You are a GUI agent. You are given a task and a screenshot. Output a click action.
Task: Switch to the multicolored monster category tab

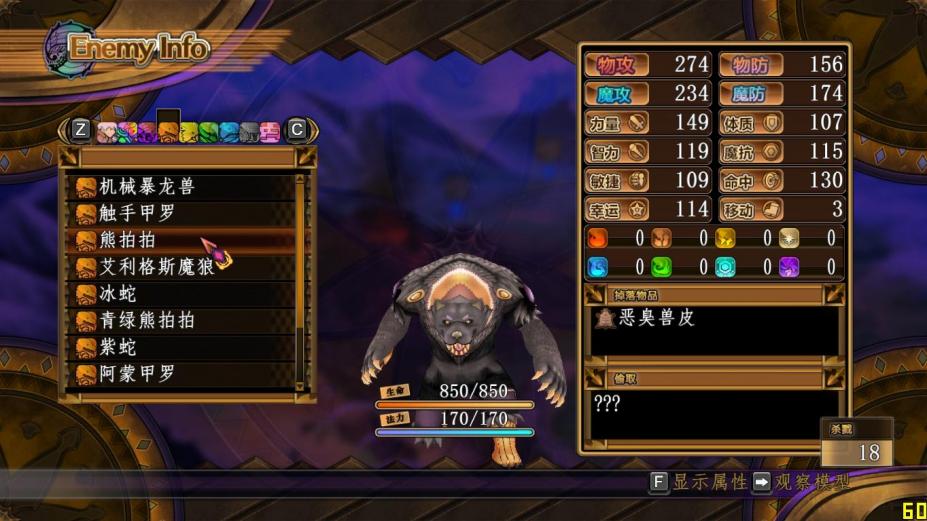128,131
